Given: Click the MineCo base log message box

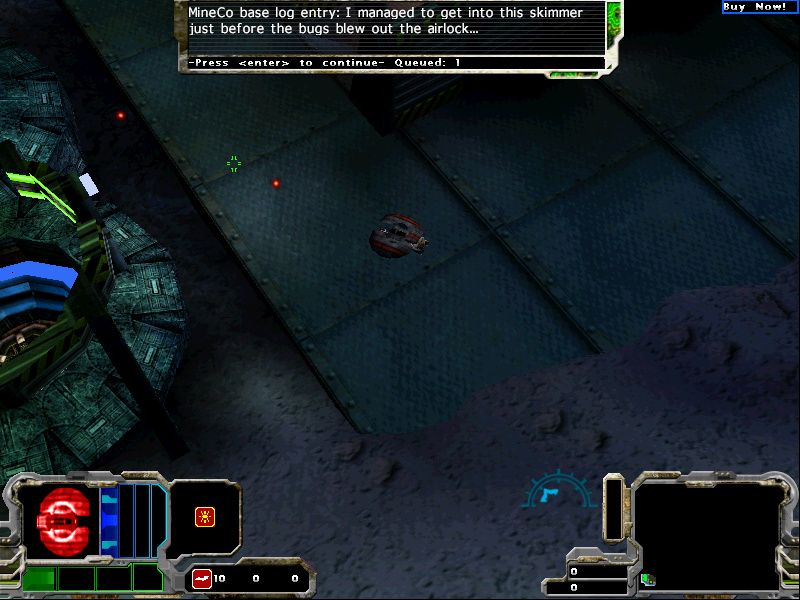Looking at the screenshot, I should pos(397,30).
